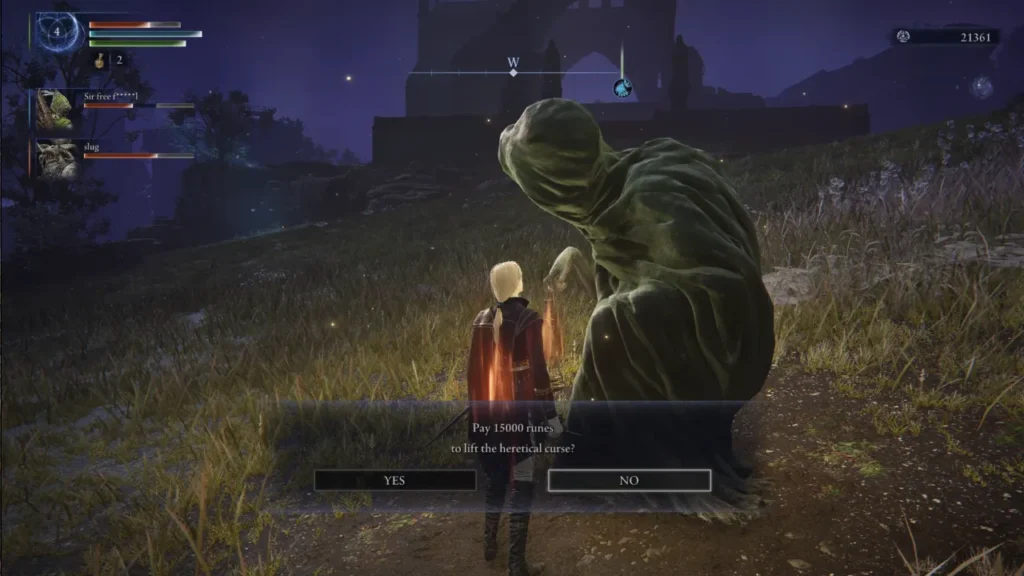Image resolution: width=1024 pixels, height=576 pixels.
Task: Select NO to decline lifting the curse
Action: (629, 480)
